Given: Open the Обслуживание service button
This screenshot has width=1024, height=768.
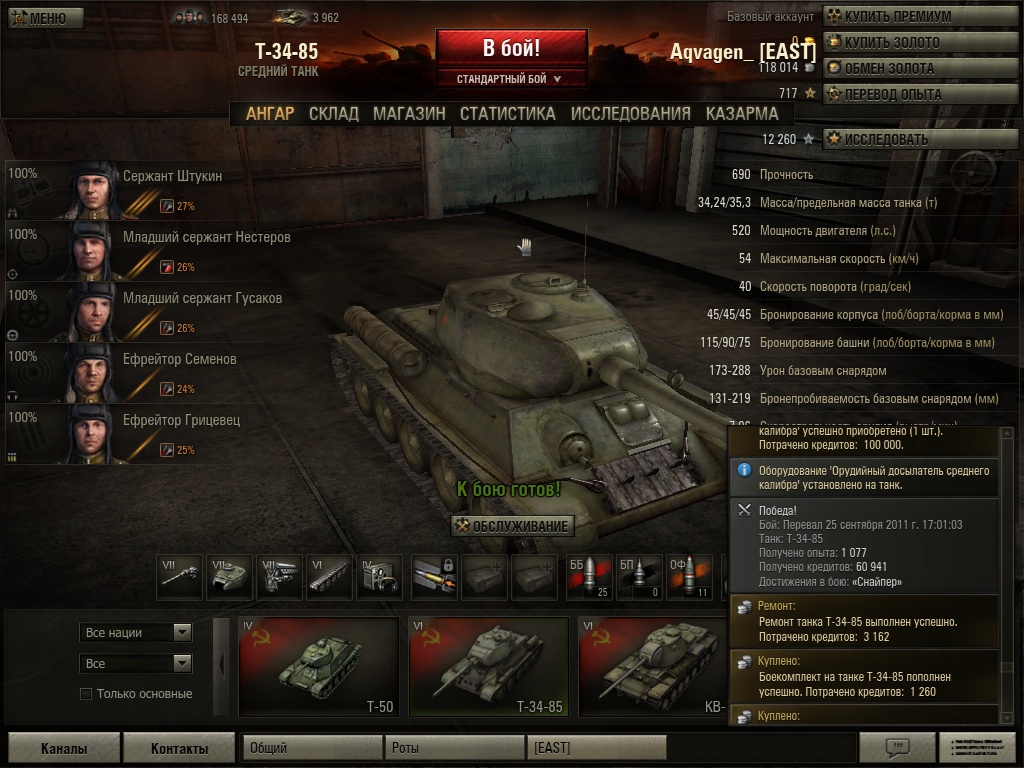Looking at the screenshot, I should [x=513, y=527].
